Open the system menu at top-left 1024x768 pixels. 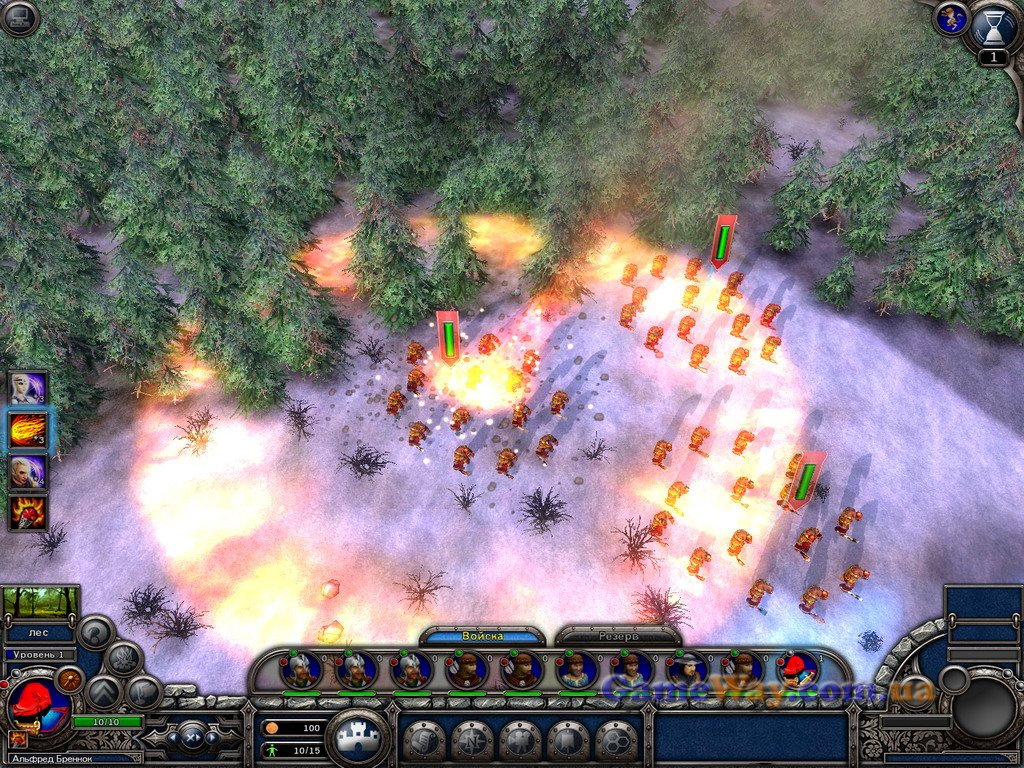(x=19, y=18)
